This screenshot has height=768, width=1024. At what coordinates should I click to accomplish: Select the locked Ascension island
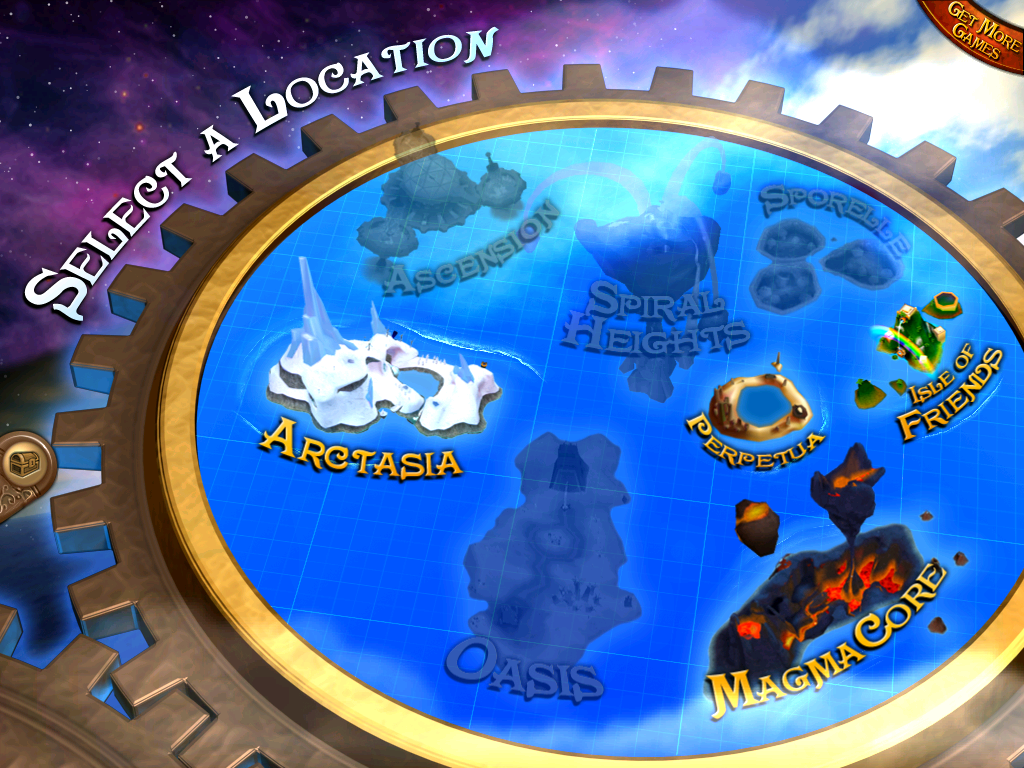click(x=440, y=210)
